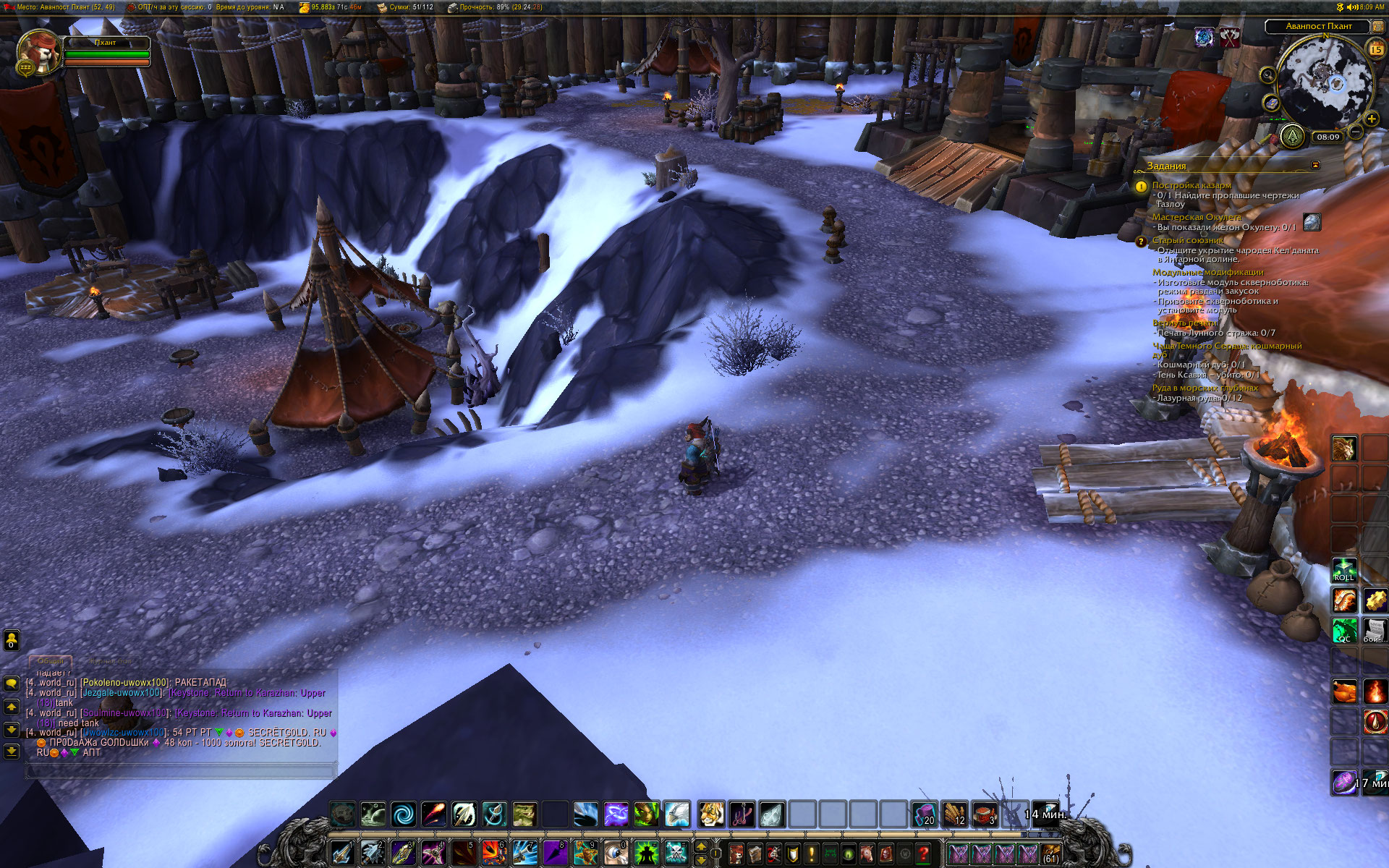Image resolution: width=1389 pixels, height=868 pixels.
Task: Open the crossed axes icon near minimap
Action: pos(1230,37)
